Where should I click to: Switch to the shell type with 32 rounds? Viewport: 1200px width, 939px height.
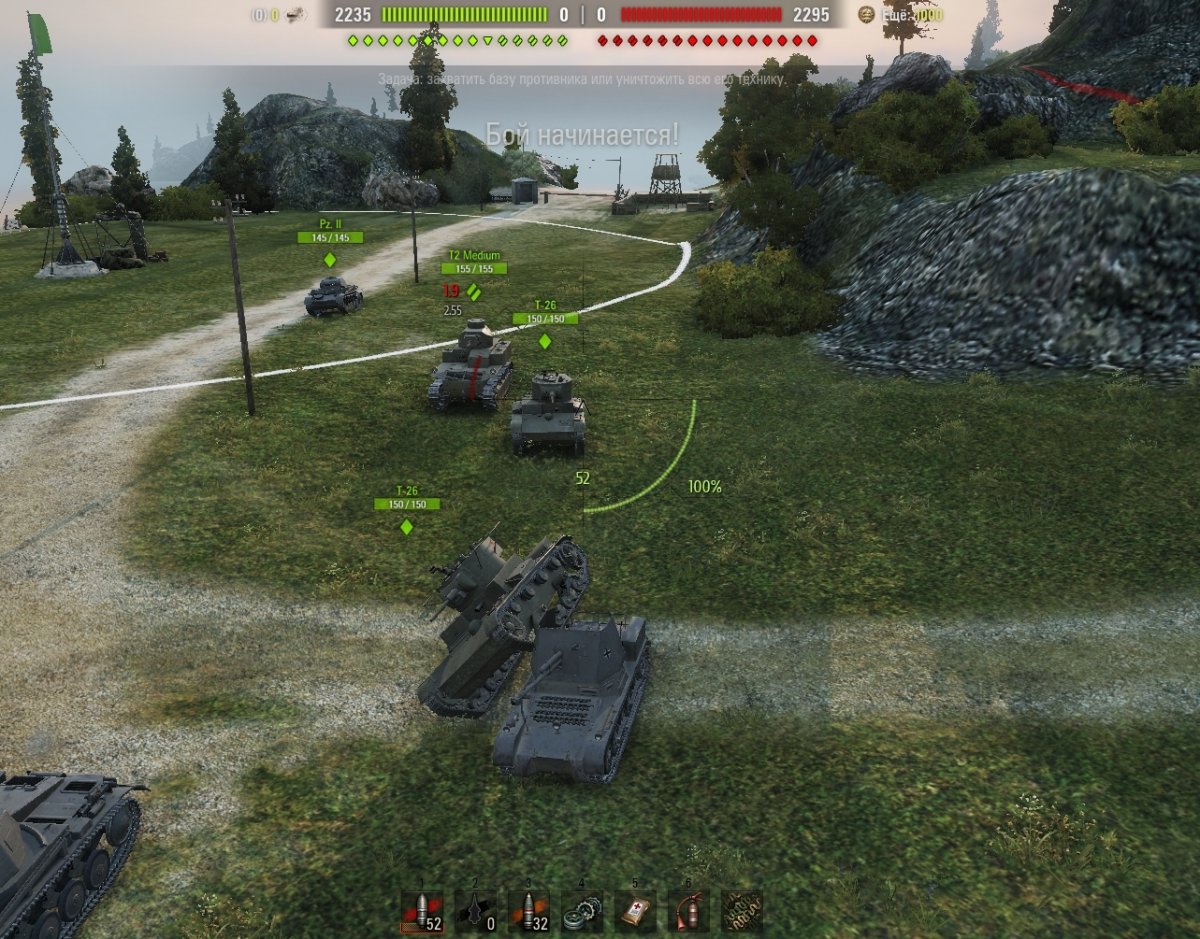528,911
